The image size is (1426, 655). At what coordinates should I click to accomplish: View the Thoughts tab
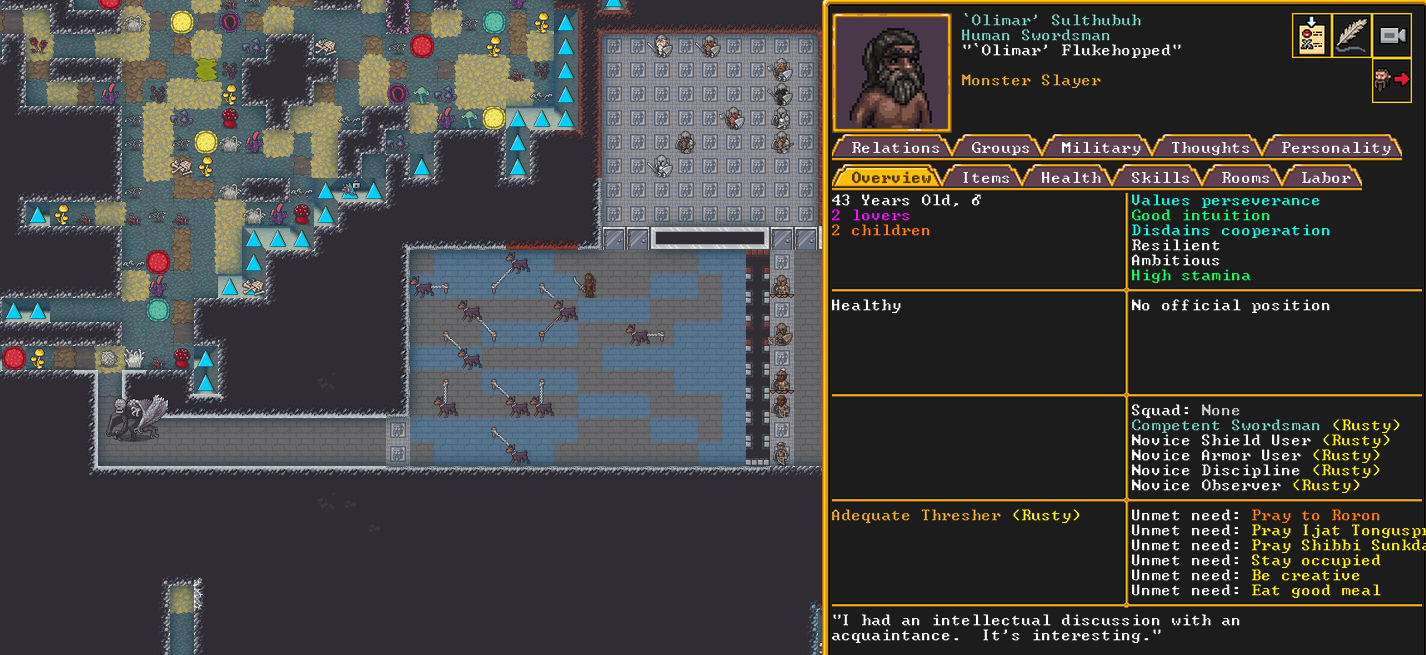click(x=1209, y=147)
